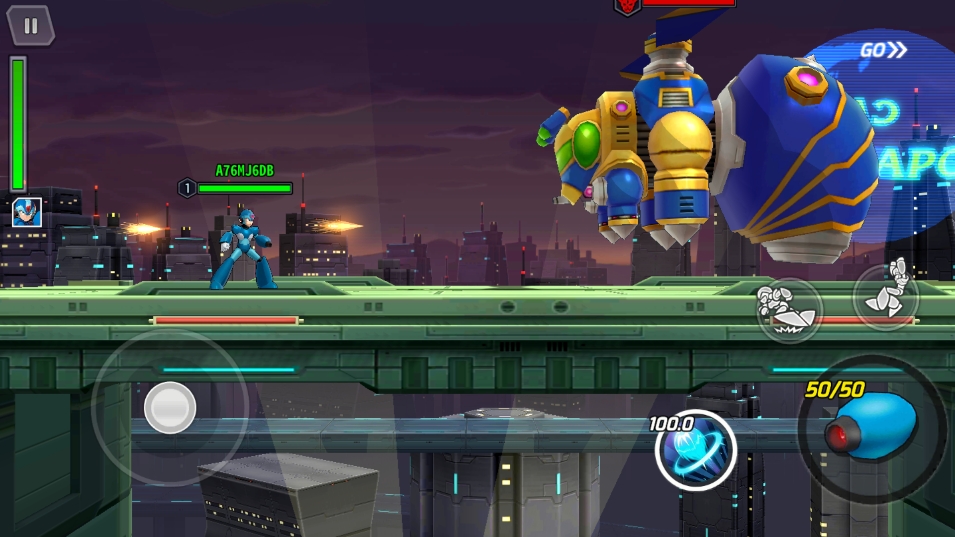Image resolution: width=955 pixels, height=537 pixels.
Task: Select the Mega Man X character portrait
Action: coord(26,212)
